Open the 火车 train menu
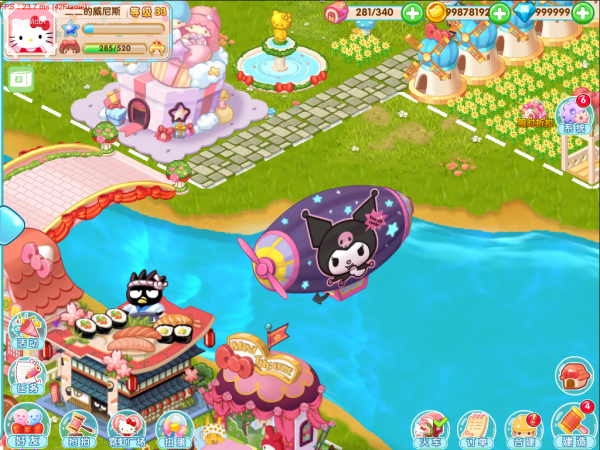The image size is (600, 450). 429,427
